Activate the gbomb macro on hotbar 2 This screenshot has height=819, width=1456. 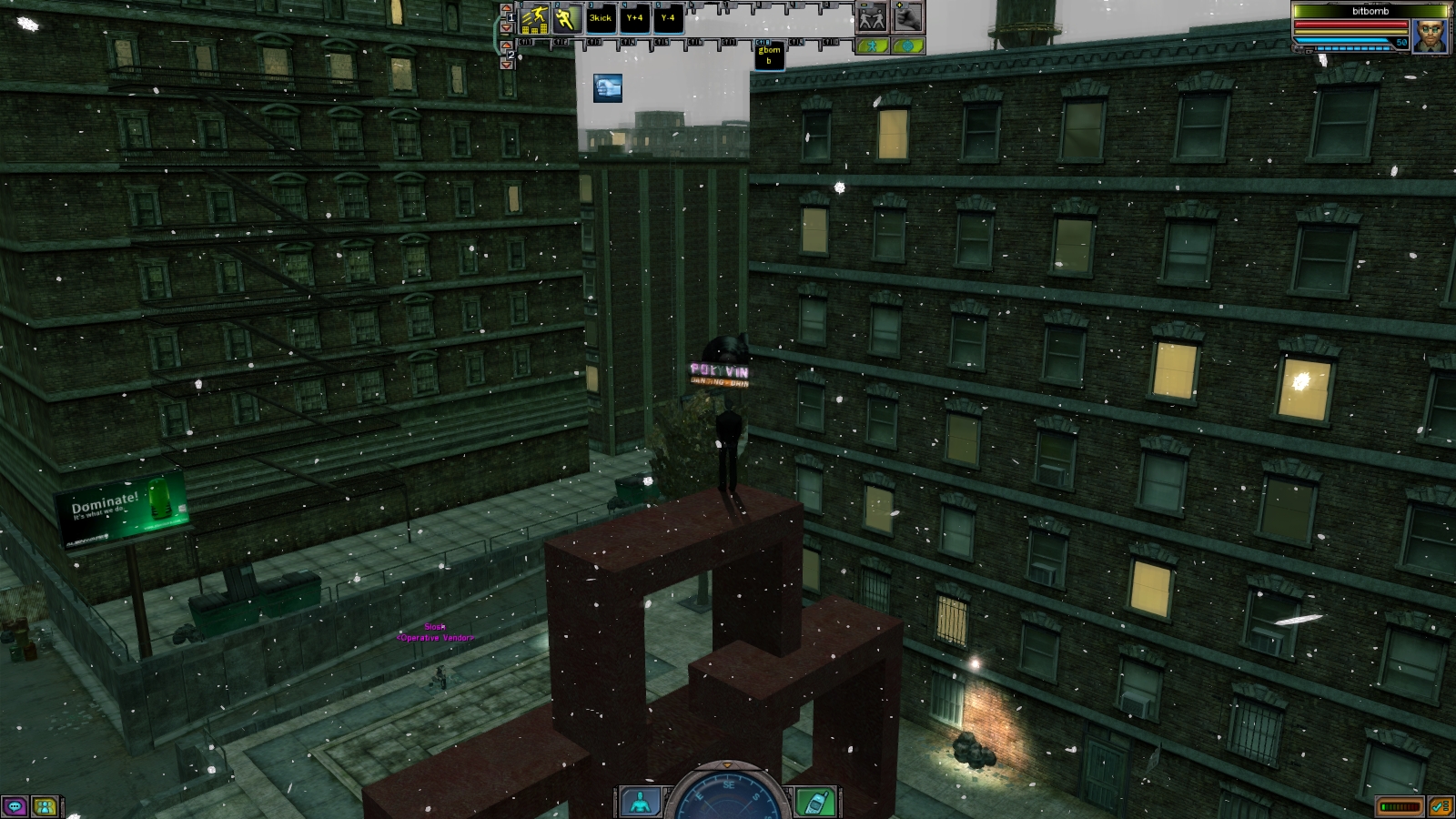click(x=769, y=56)
